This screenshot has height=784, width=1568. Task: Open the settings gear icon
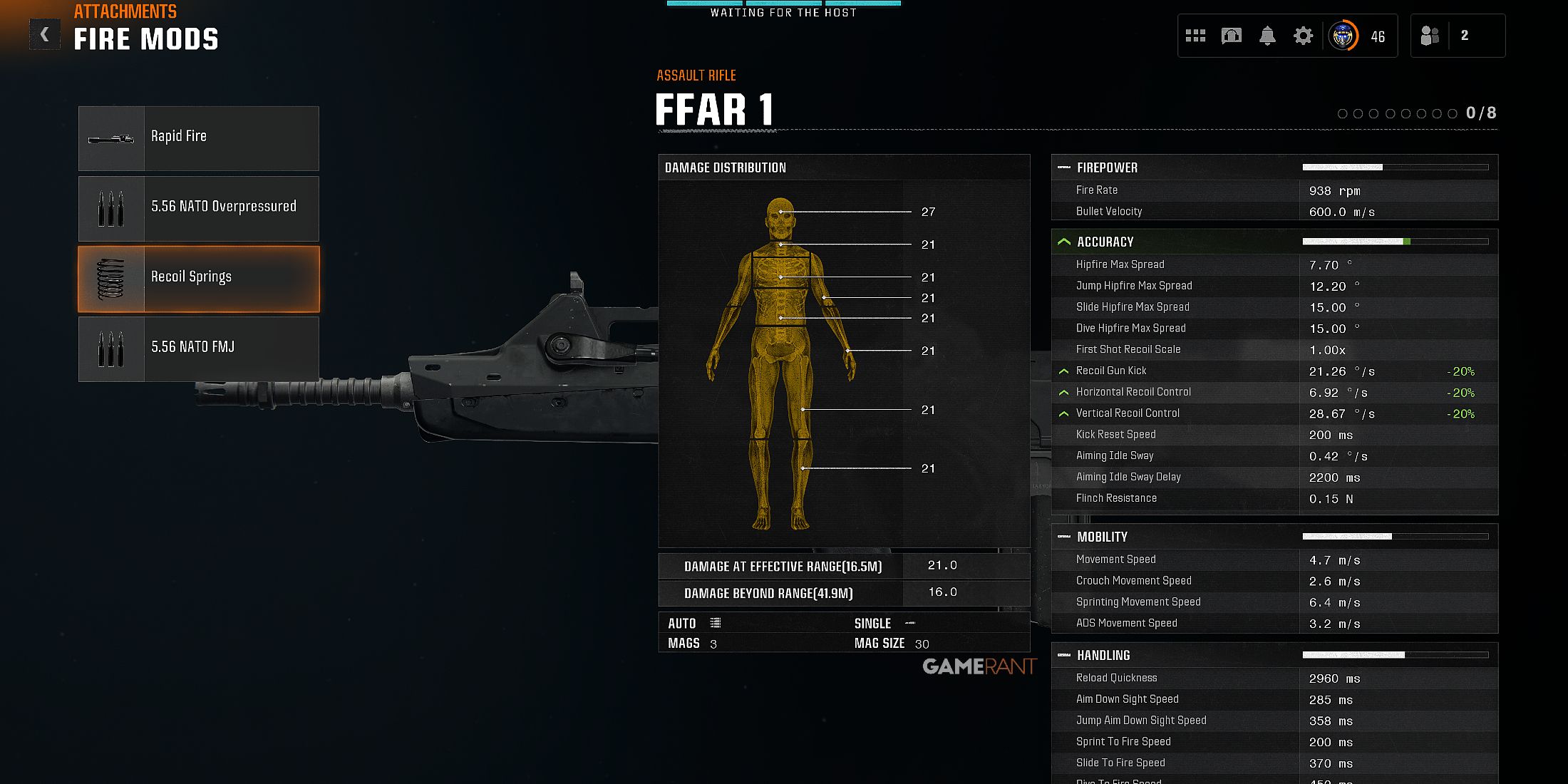tap(1303, 35)
